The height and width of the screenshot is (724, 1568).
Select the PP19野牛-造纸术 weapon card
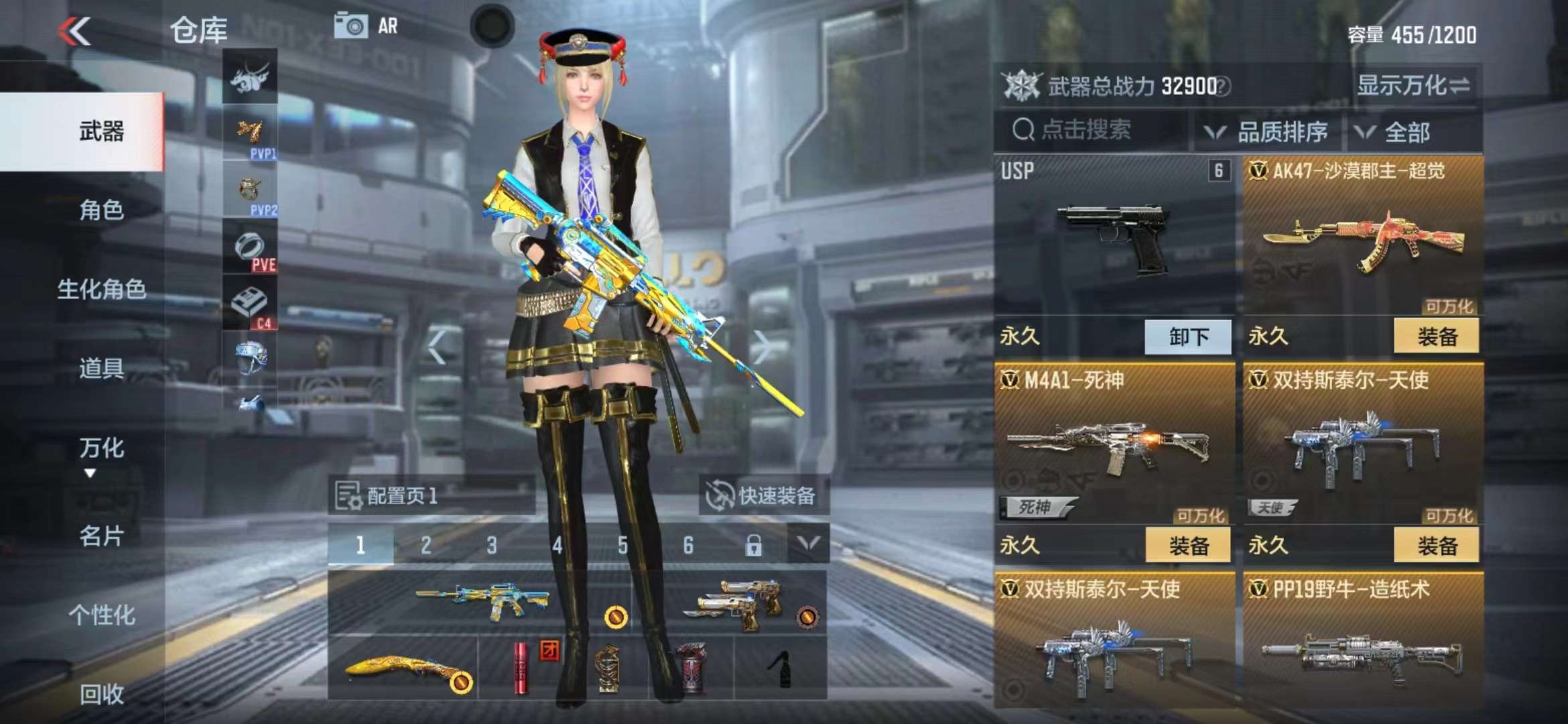coord(1362,640)
